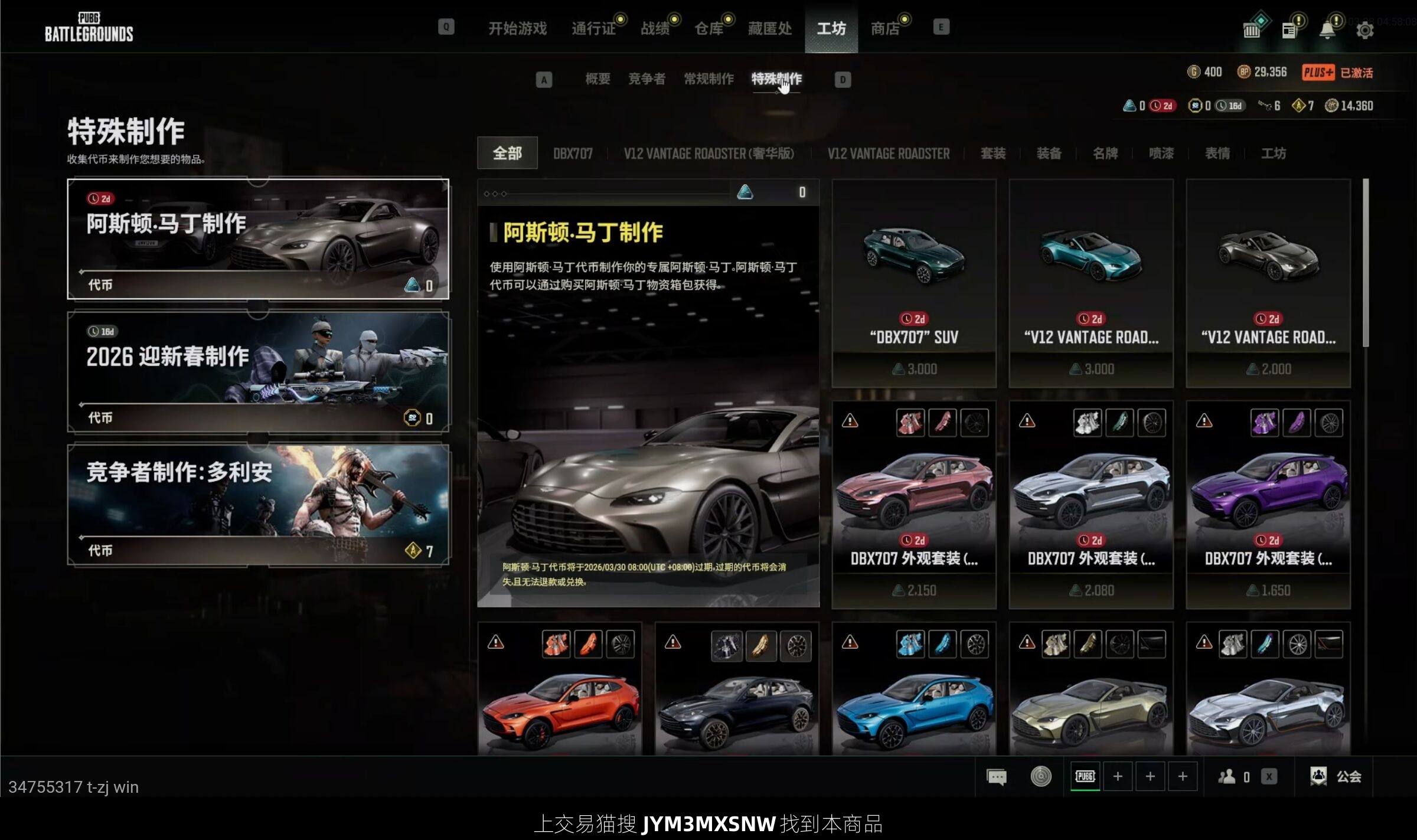Open the notifications bell

(1327, 30)
